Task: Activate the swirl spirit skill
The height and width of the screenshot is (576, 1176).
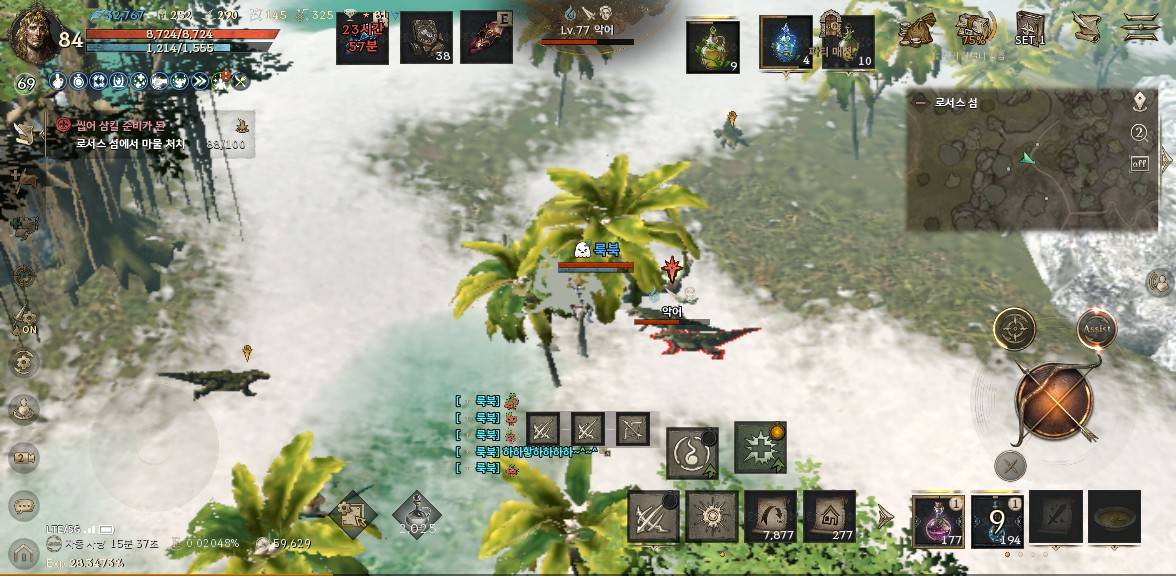Action: coord(692,451)
